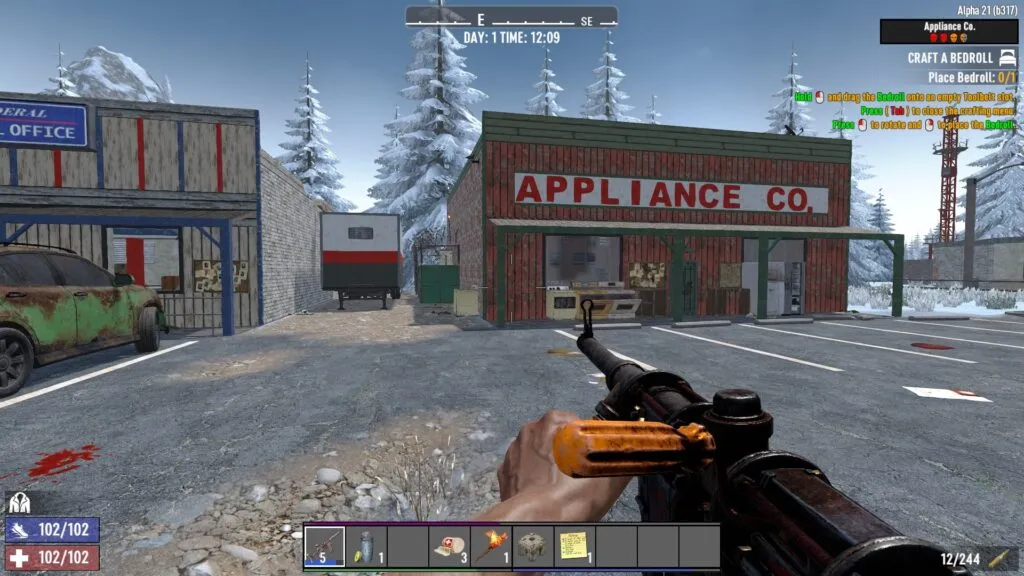Select the stone land claim block slot
Image resolution: width=1024 pixels, height=576 pixels.
pyautogui.click(x=532, y=546)
